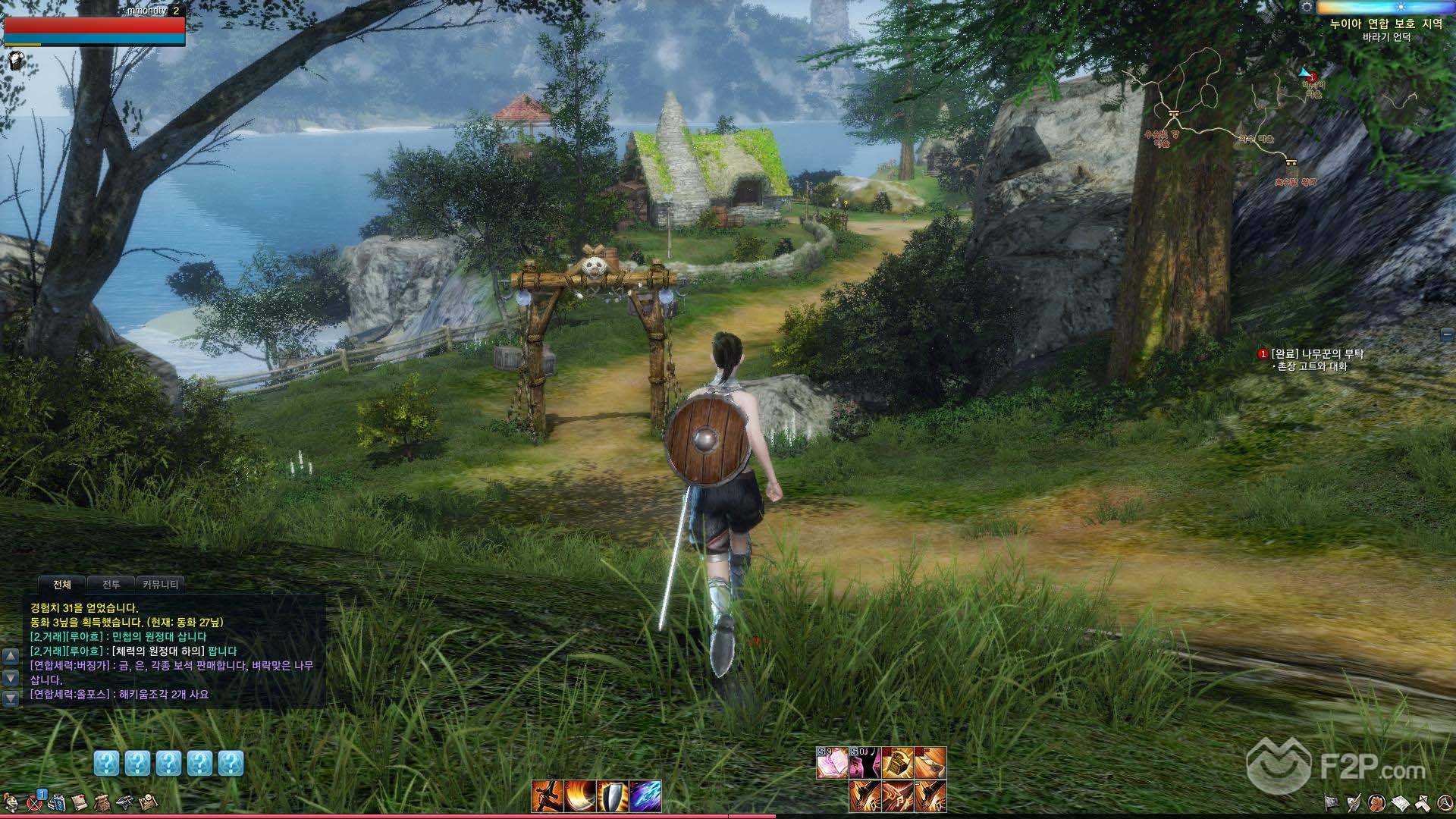Open the backpack inventory icon
This screenshot has height=819, width=1456.
click(102, 802)
